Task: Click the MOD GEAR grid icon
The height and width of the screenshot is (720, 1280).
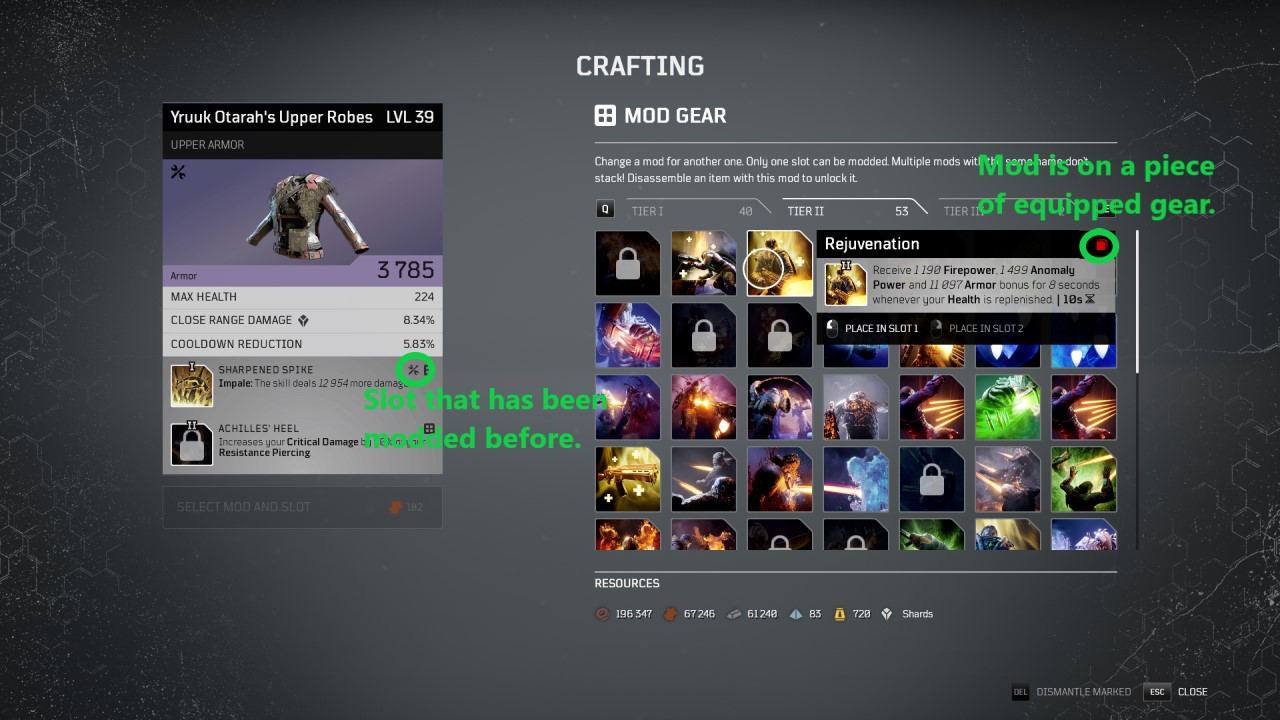Action: click(606, 115)
